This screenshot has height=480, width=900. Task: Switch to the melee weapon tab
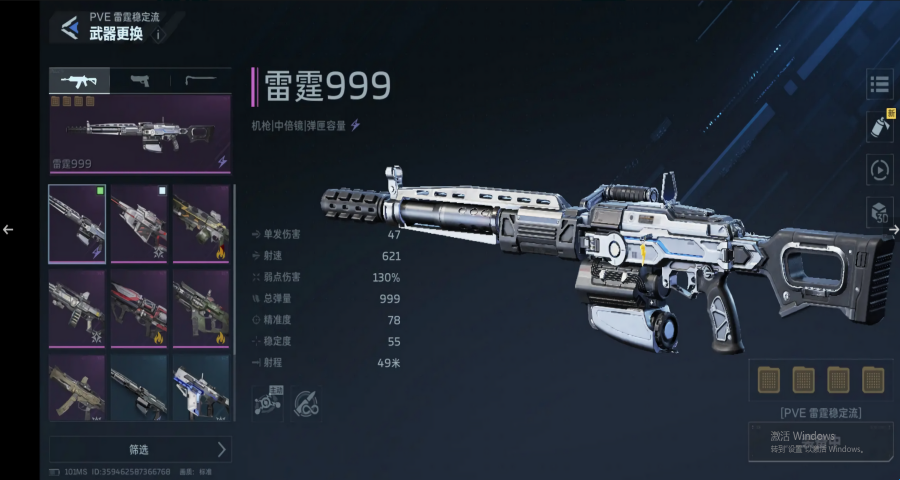pos(200,80)
